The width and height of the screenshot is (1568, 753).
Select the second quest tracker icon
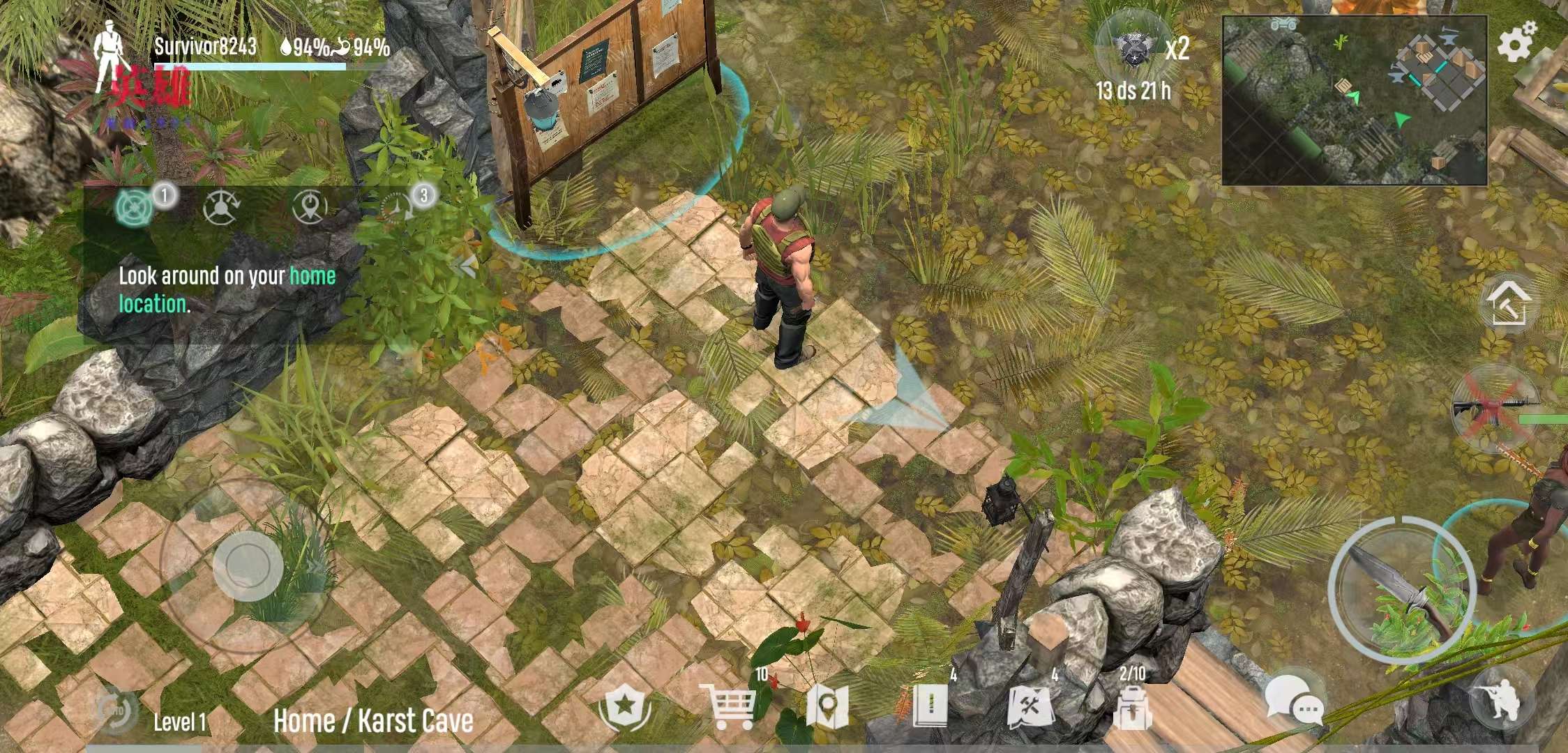(221, 207)
